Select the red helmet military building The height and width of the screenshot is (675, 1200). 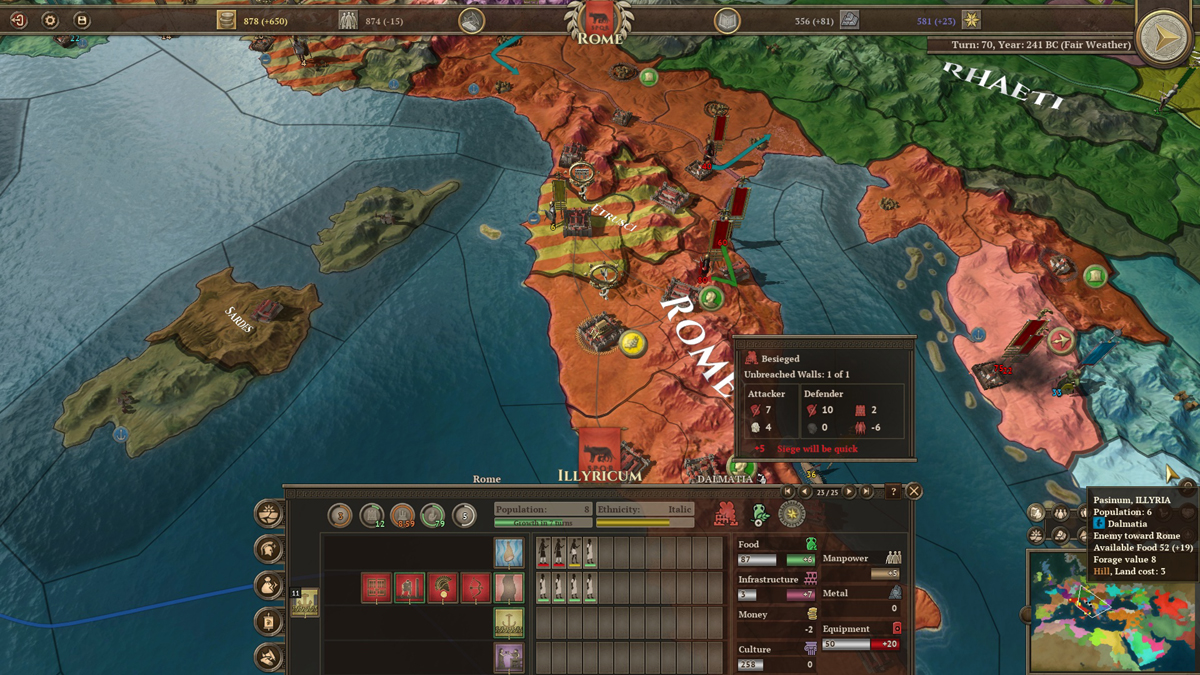pyautogui.click(x=443, y=588)
